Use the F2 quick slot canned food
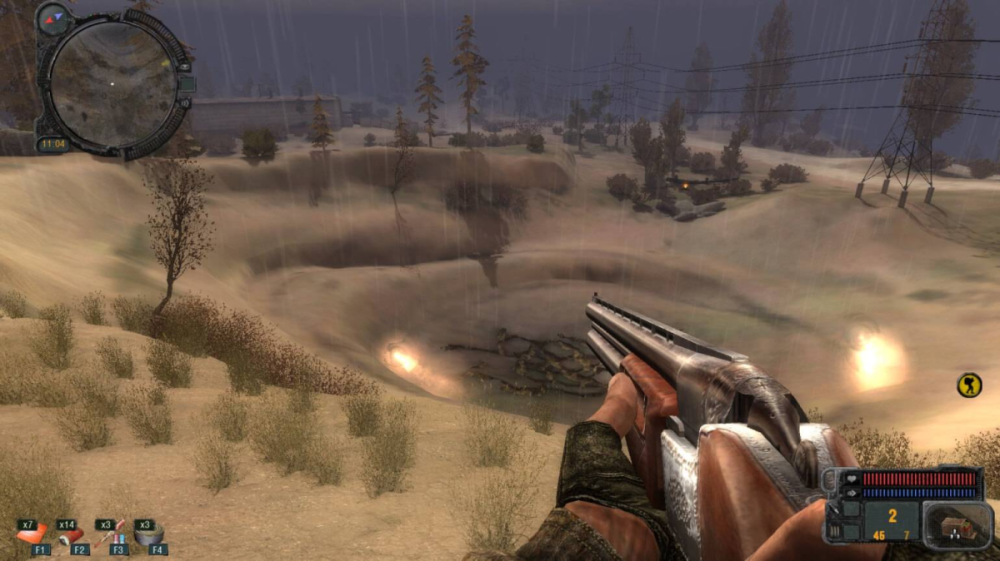 [72, 535]
